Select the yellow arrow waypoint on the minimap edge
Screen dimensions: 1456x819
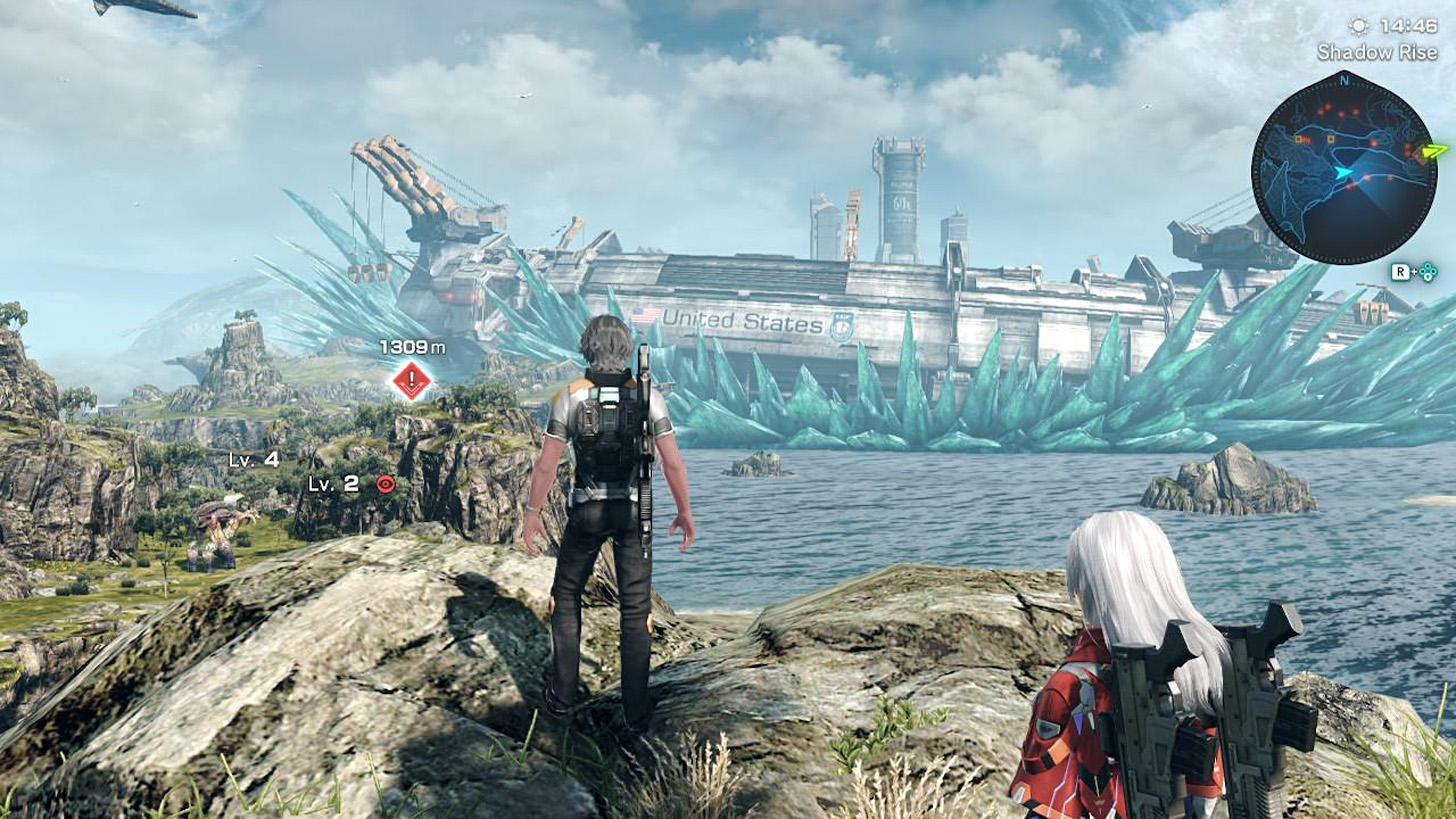click(x=1431, y=152)
